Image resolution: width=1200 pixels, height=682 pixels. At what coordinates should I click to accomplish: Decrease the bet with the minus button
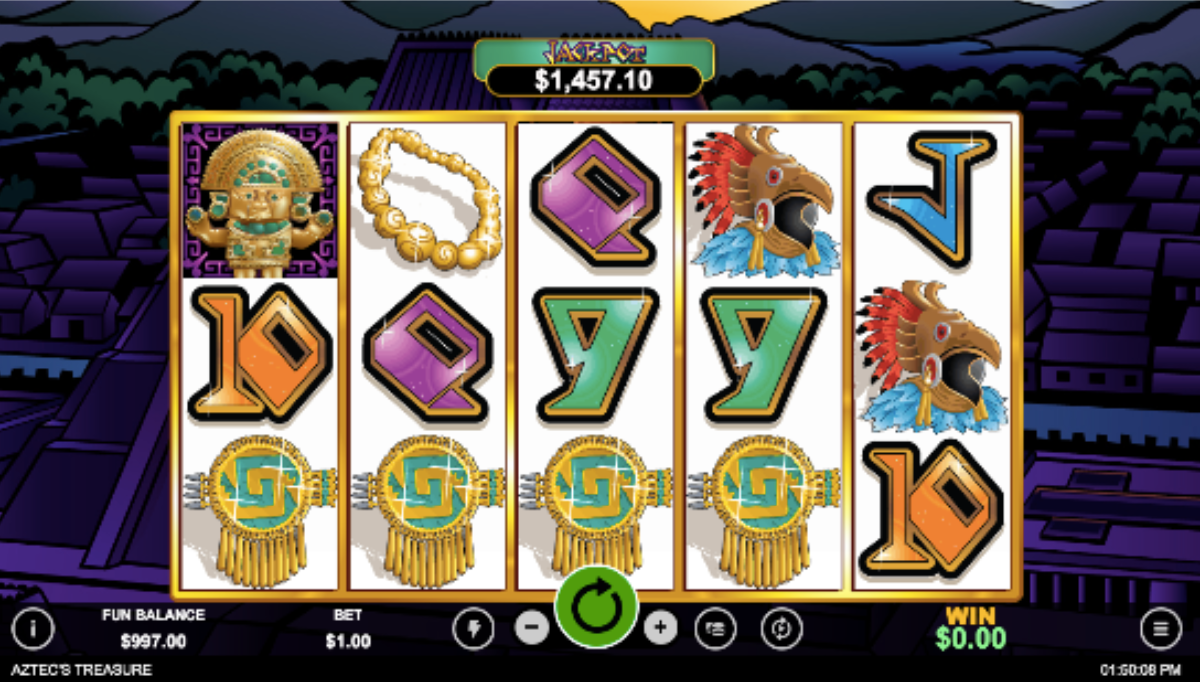pyautogui.click(x=532, y=628)
